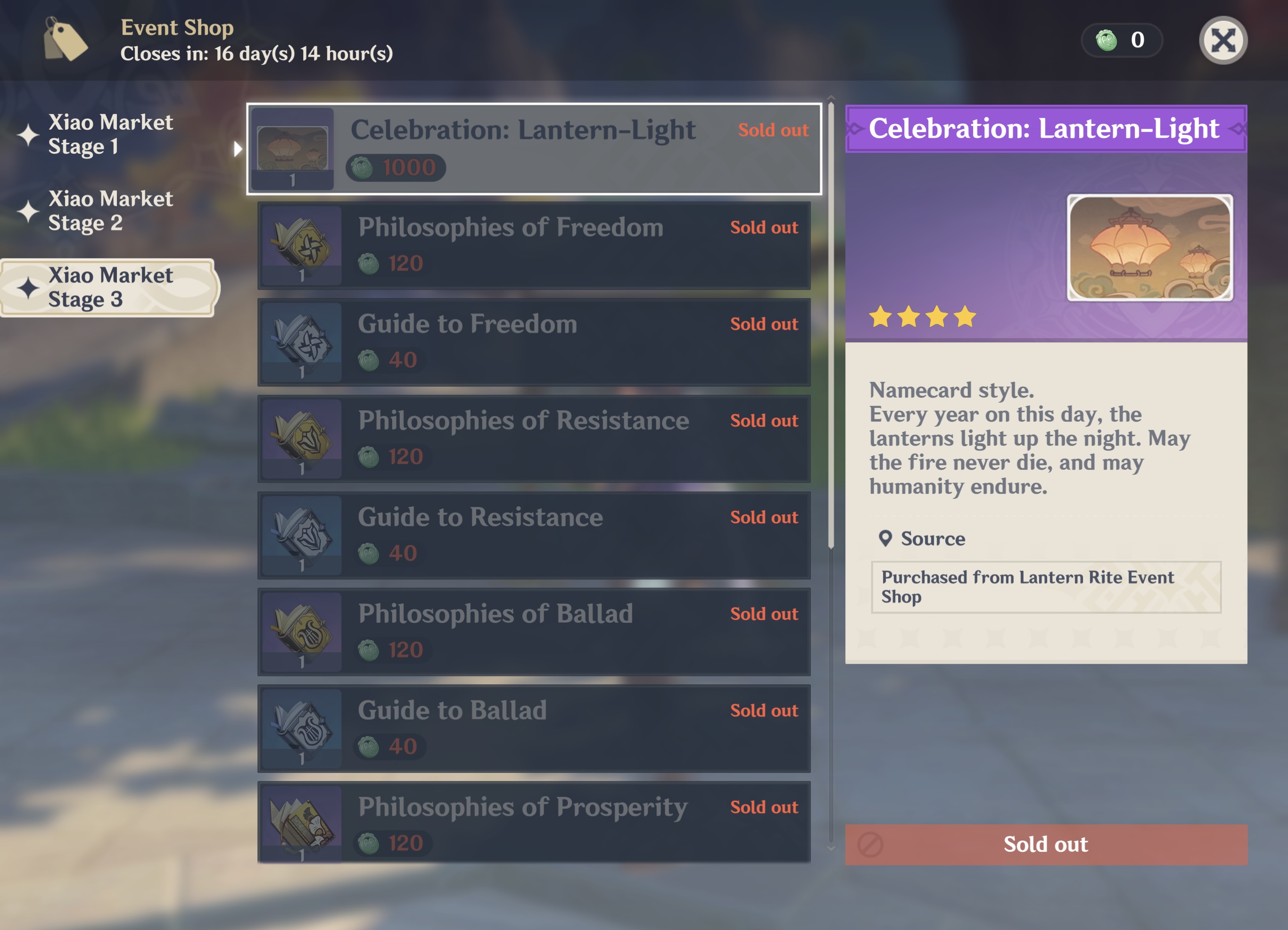Select the Guide to Ballad row

point(534,728)
